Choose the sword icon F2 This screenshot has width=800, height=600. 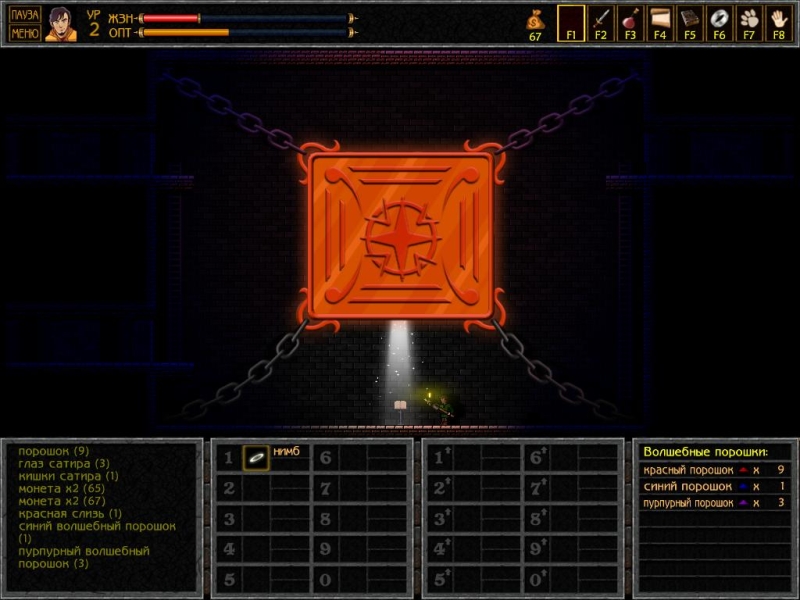point(601,20)
